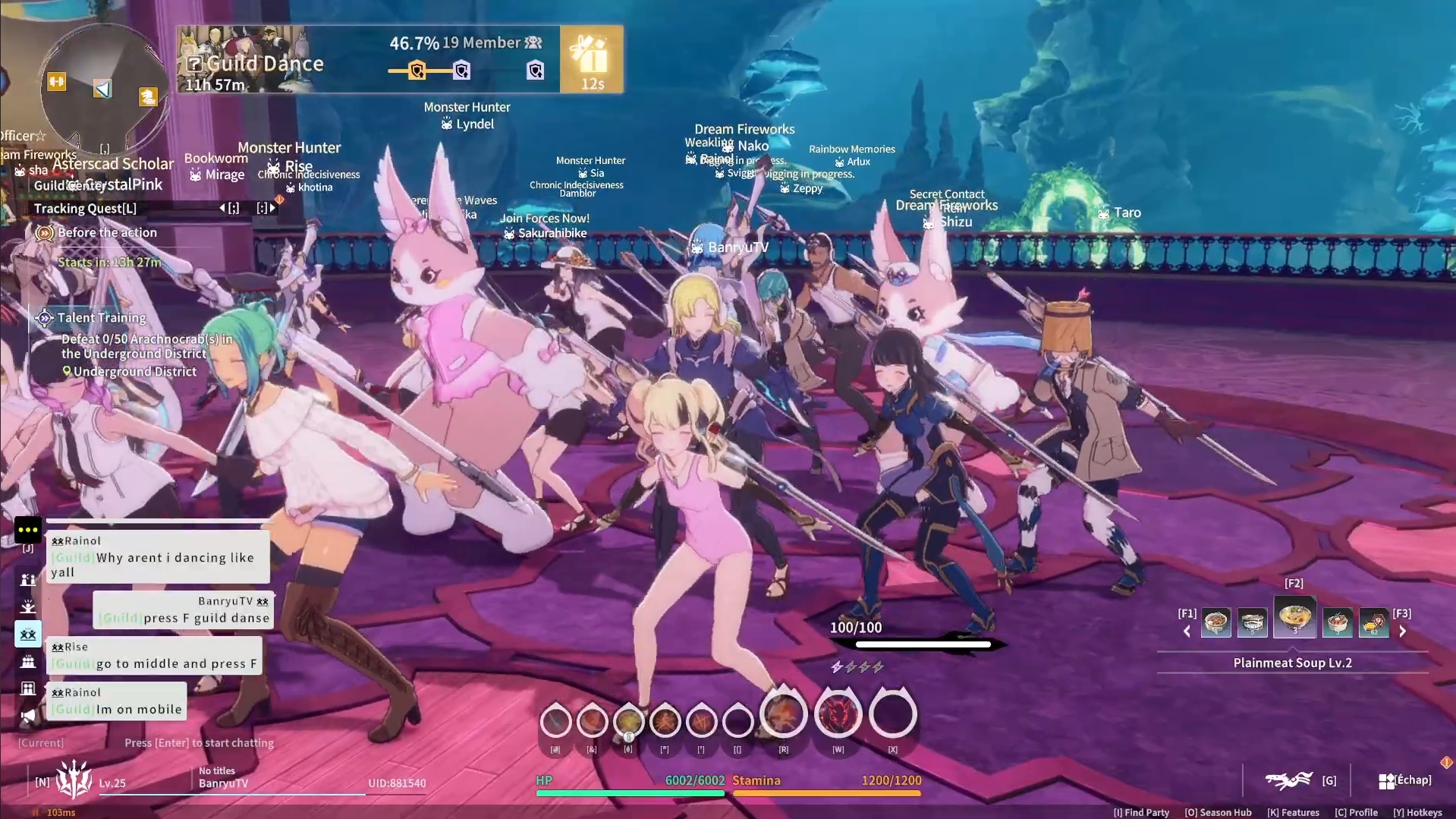Show previous tracked quest with left arrow
This screenshot has width=1456, height=819.
[223, 208]
